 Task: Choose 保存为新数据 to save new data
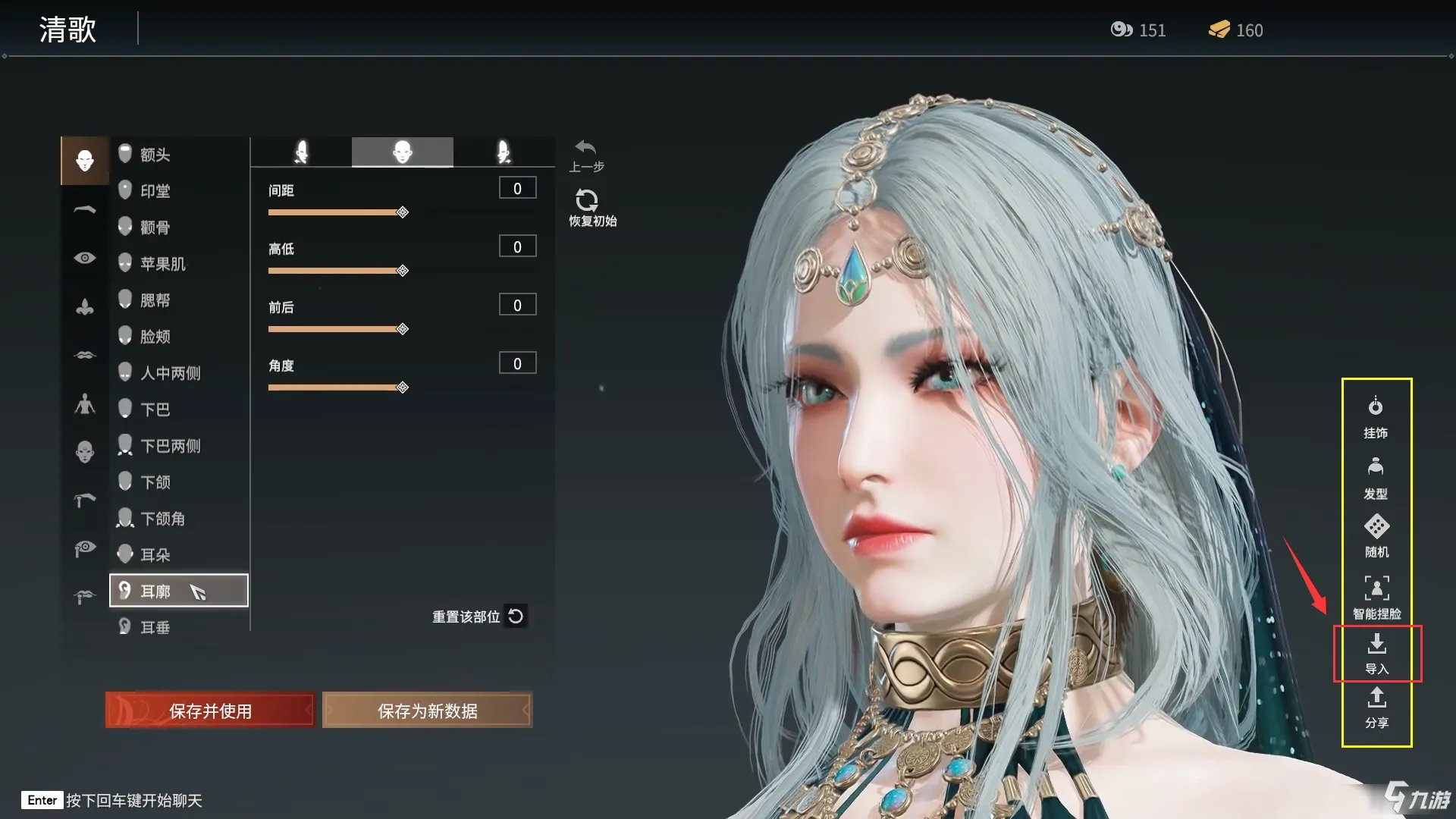tap(427, 711)
